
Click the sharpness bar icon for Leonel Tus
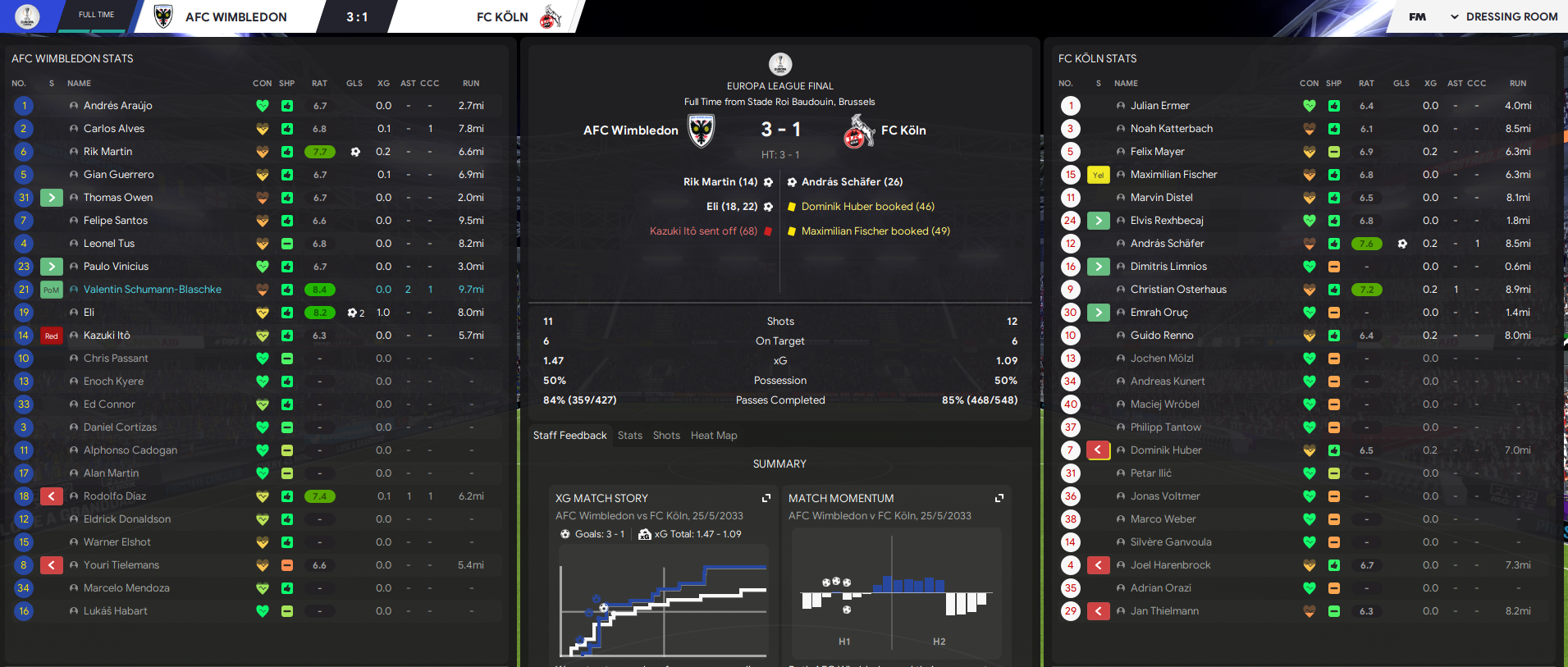click(x=286, y=243)
